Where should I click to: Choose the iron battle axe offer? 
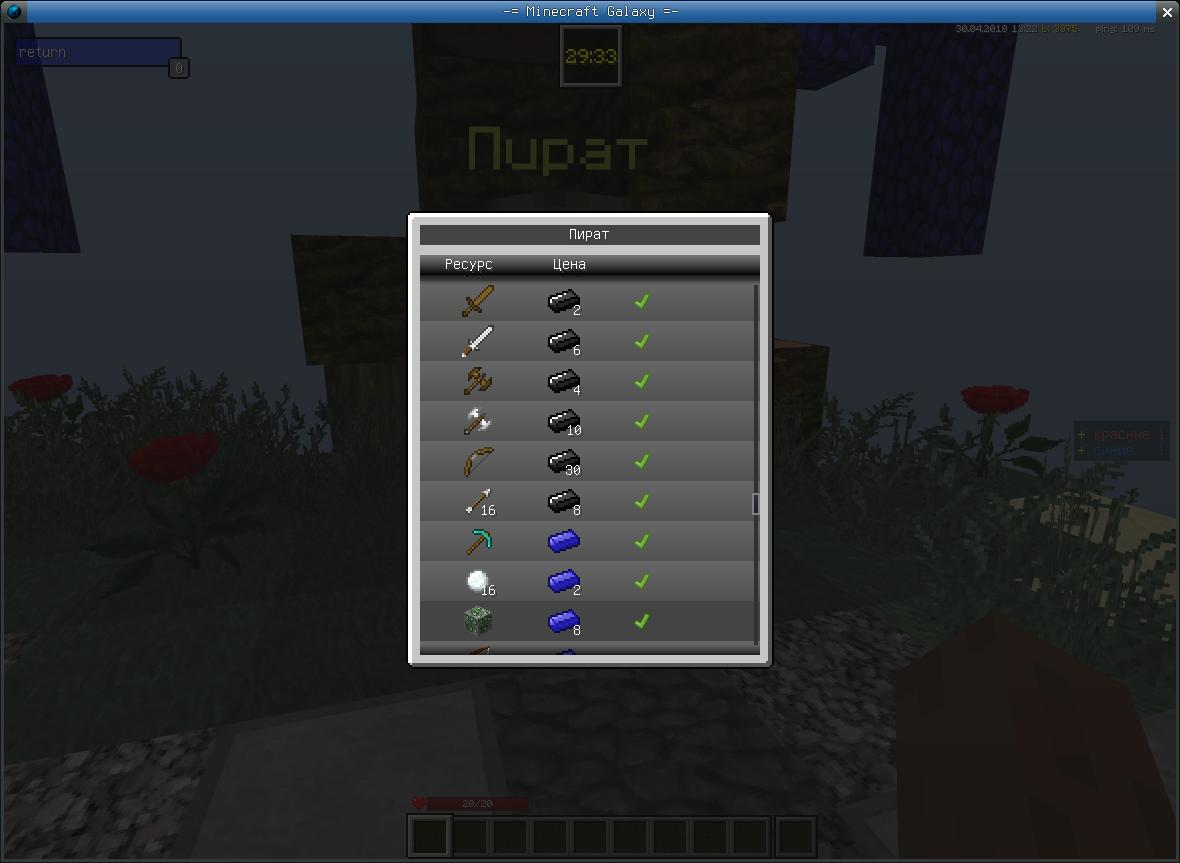click(478, 421)
